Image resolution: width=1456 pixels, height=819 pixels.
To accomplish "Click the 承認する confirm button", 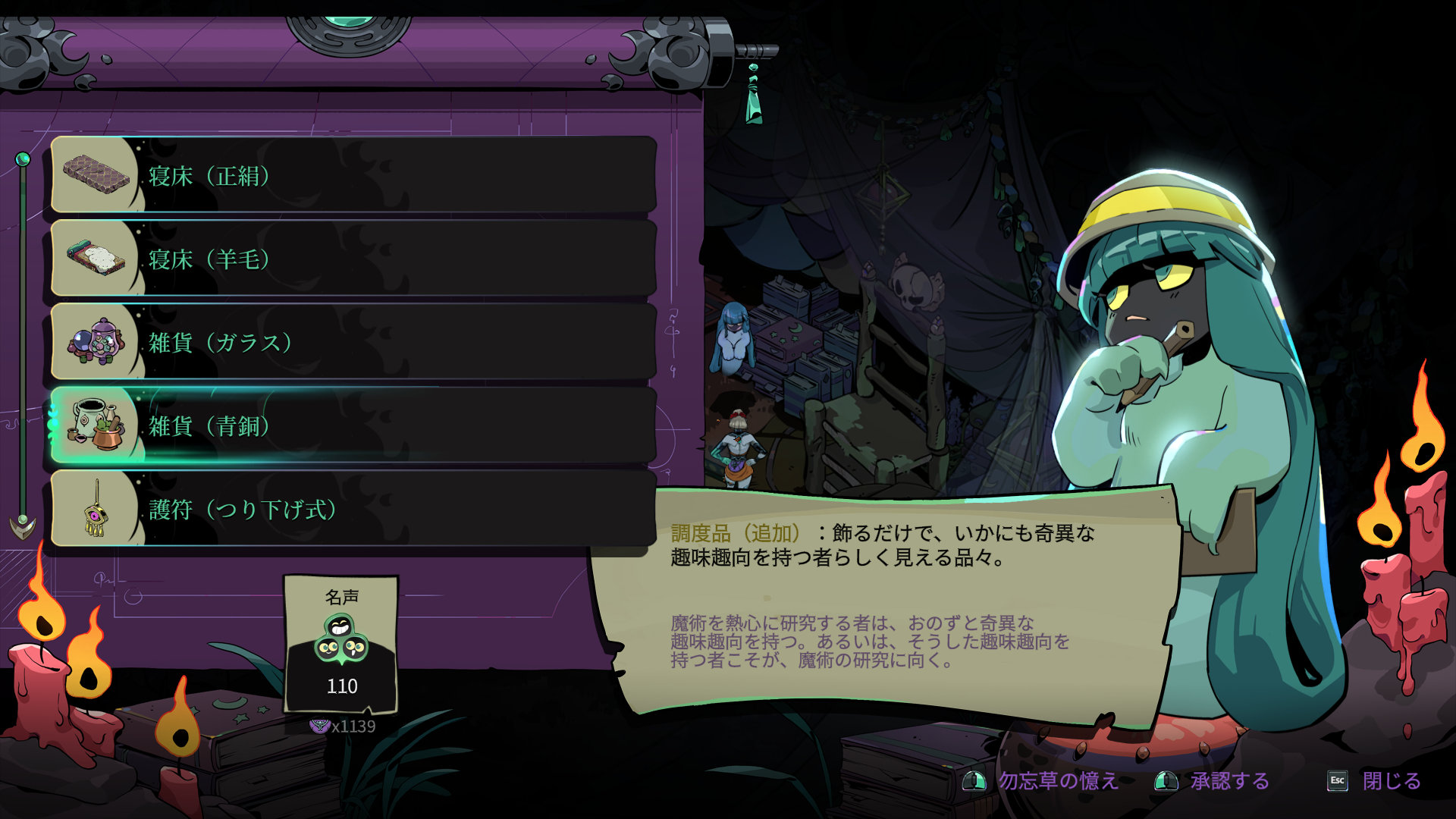I will [x=1213, y=781].
